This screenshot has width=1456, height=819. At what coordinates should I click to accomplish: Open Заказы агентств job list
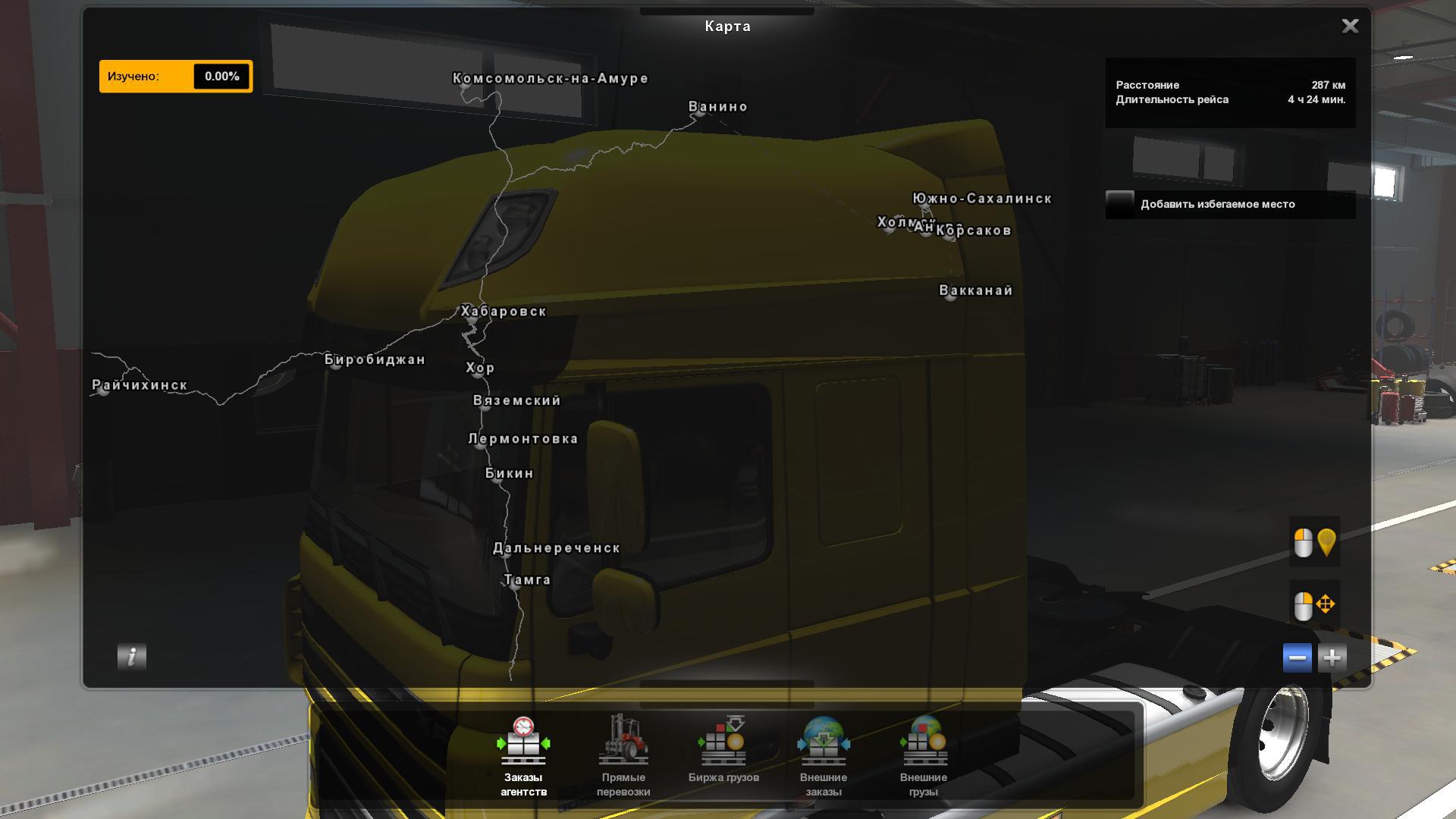pyautogui.click(x=523, y=756)
